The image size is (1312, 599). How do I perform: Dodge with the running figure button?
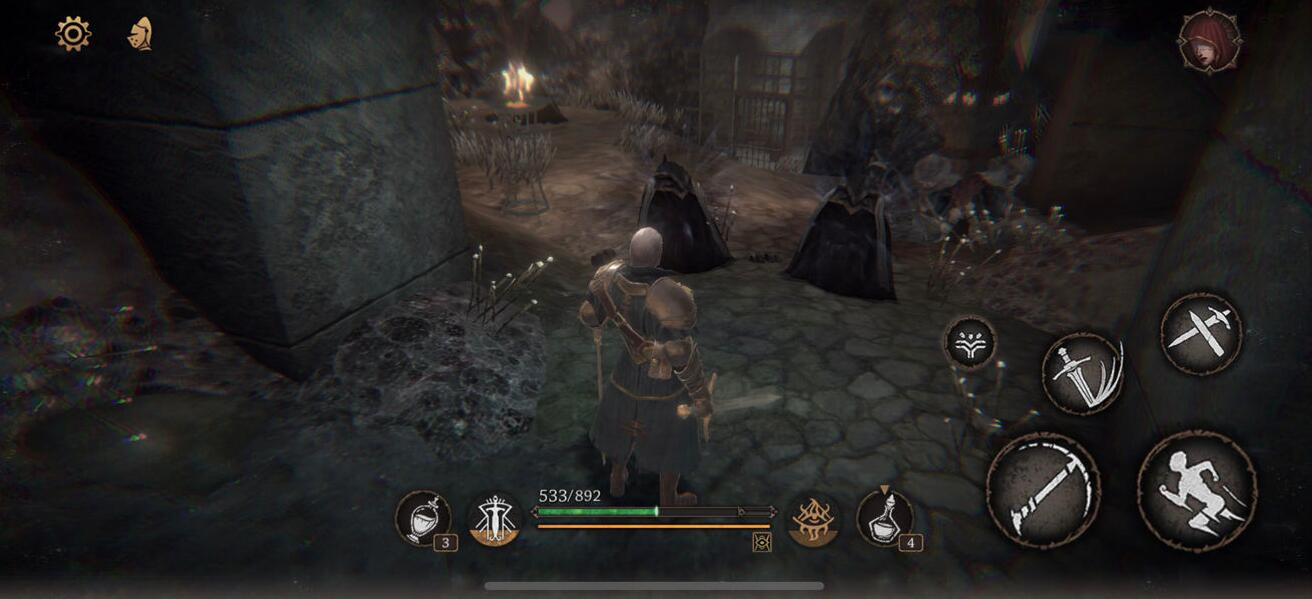[1196, 490]
